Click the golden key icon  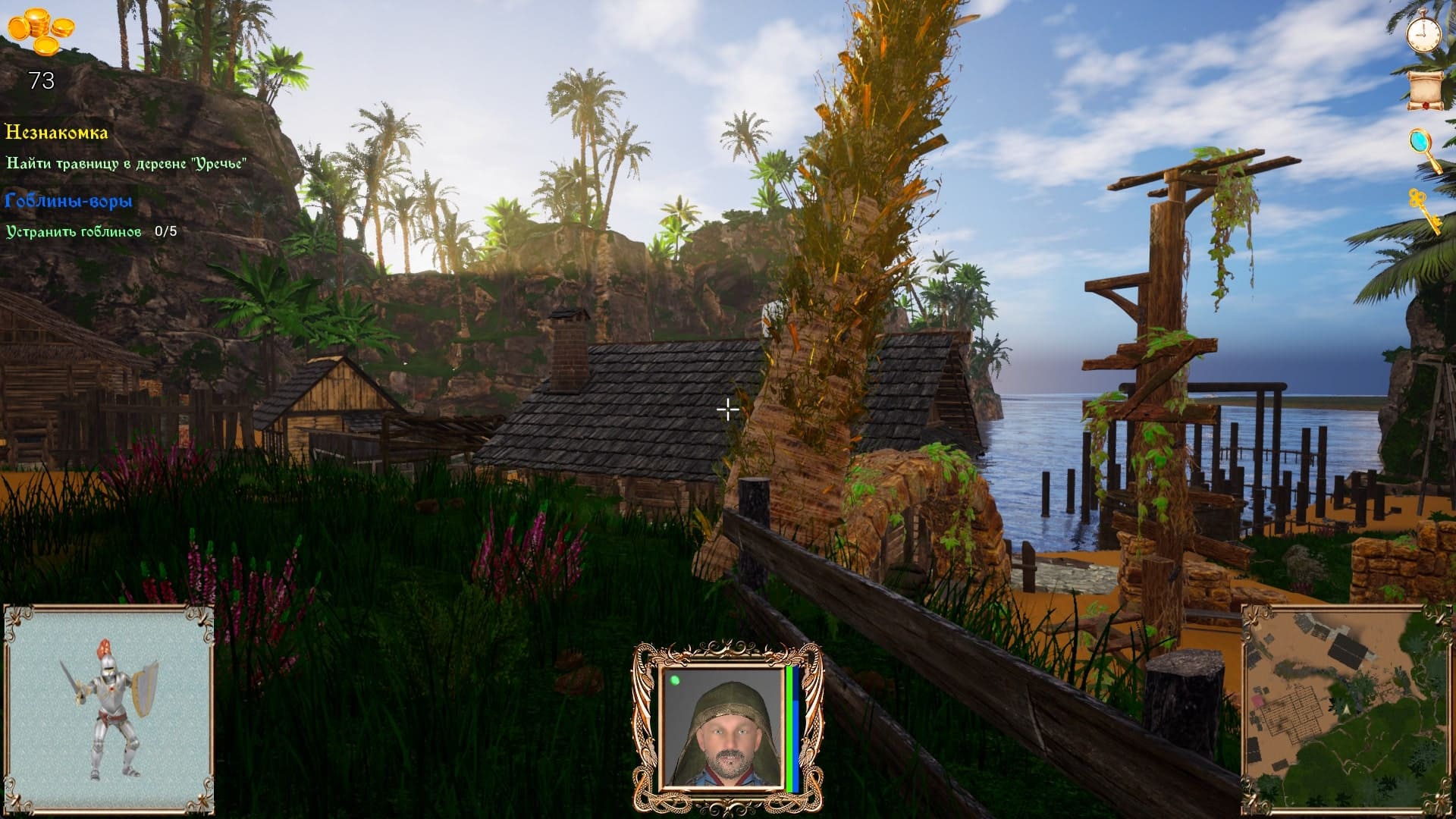[1424, 209]
